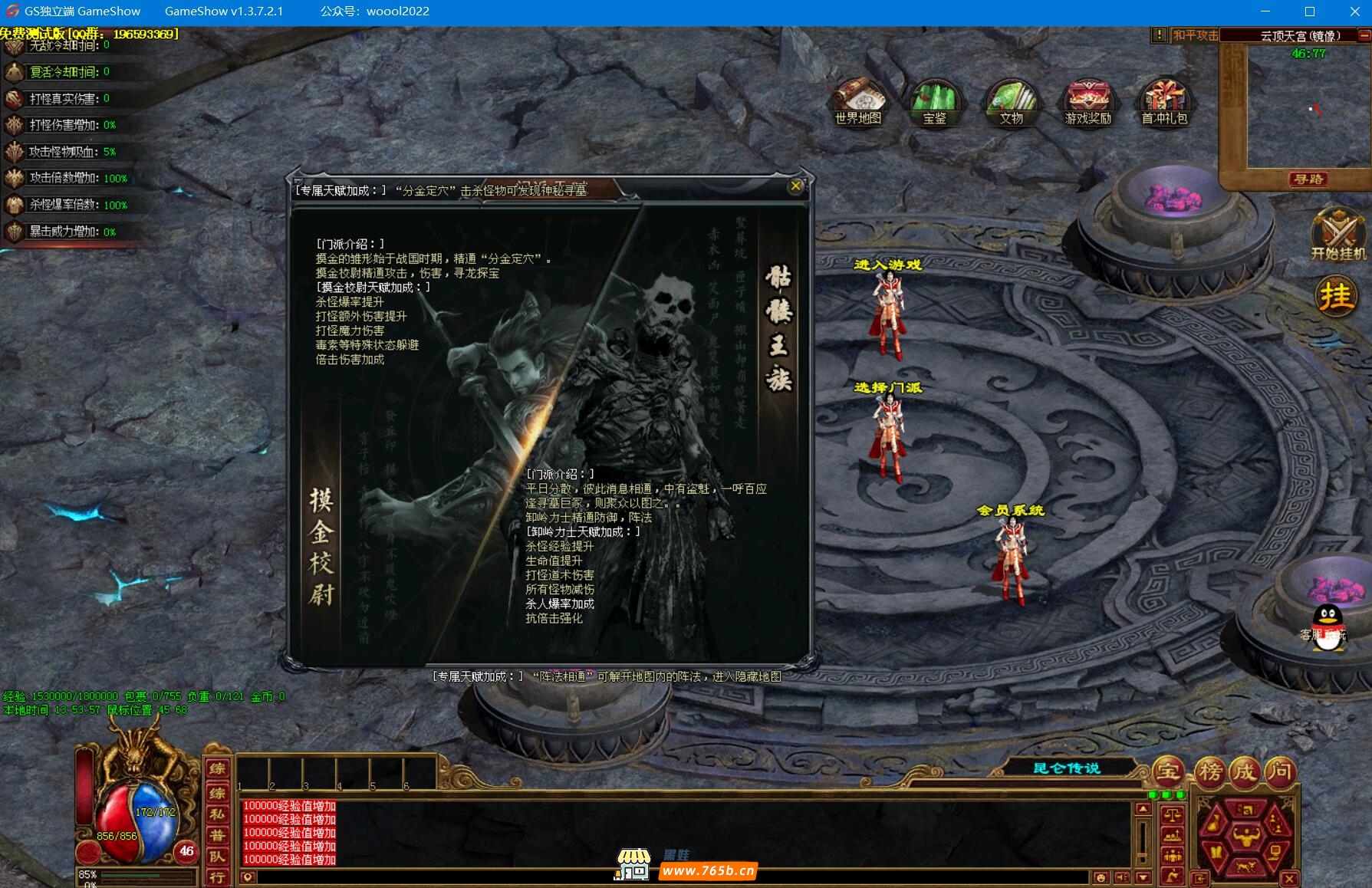The image size is (1372, 888).
Task: Start auto-combat with 开始挂机
Action: click(x=1337, y=235)
